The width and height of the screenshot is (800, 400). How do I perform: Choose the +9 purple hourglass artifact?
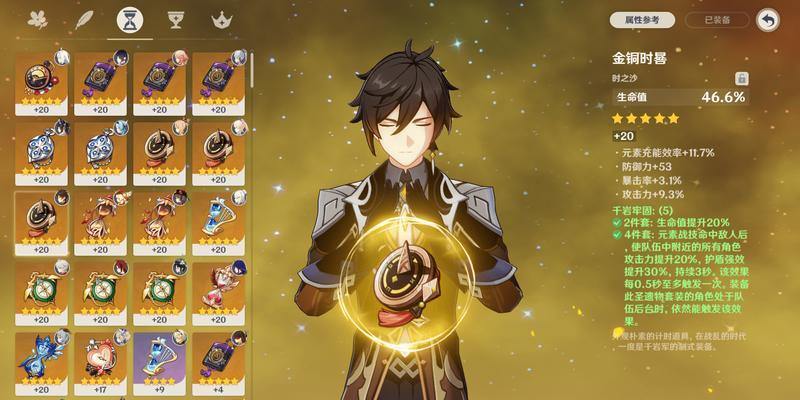click(157, 360)
